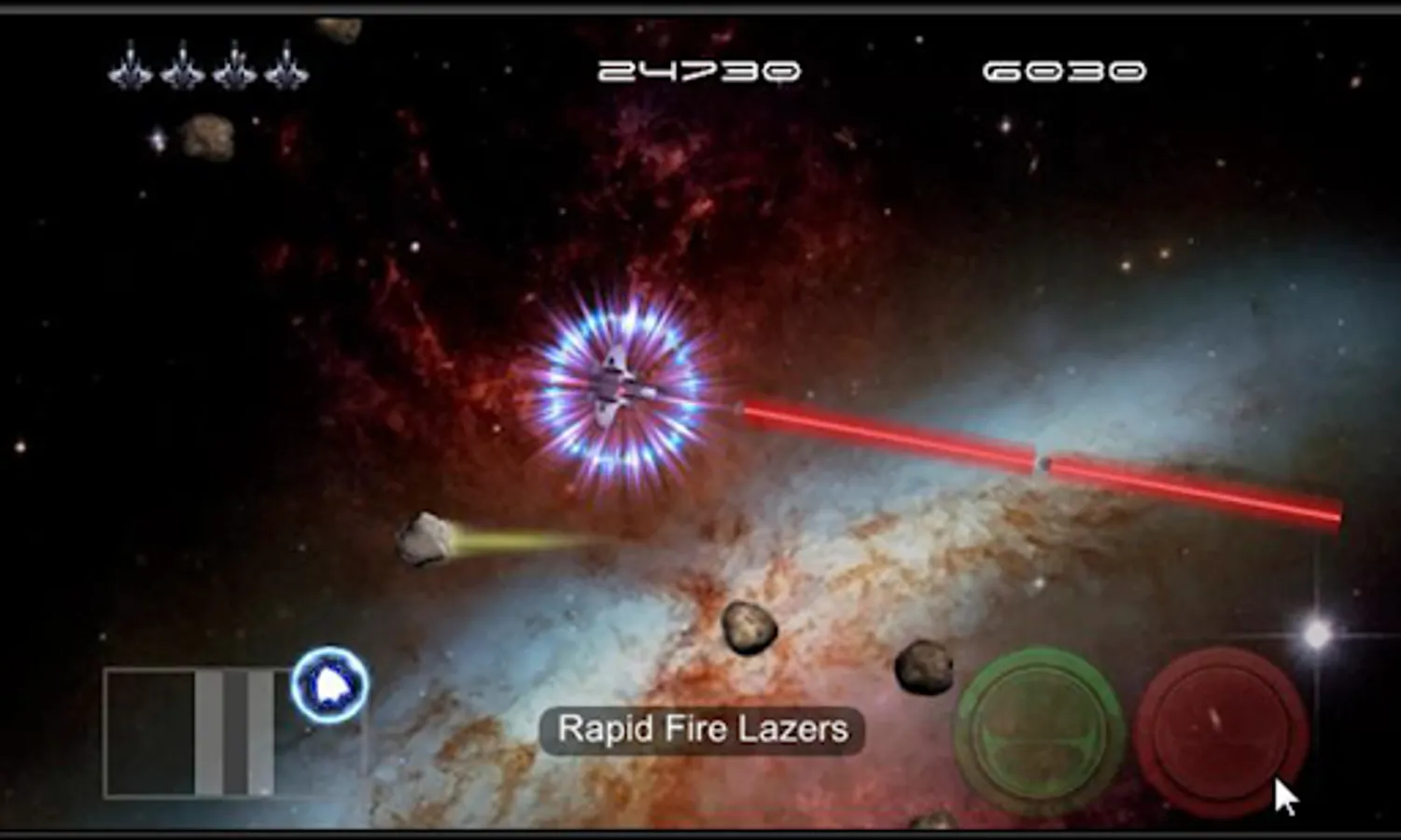Collect the glowing blue ship power-up orb

pyautogui.click(x=328, y=686)
